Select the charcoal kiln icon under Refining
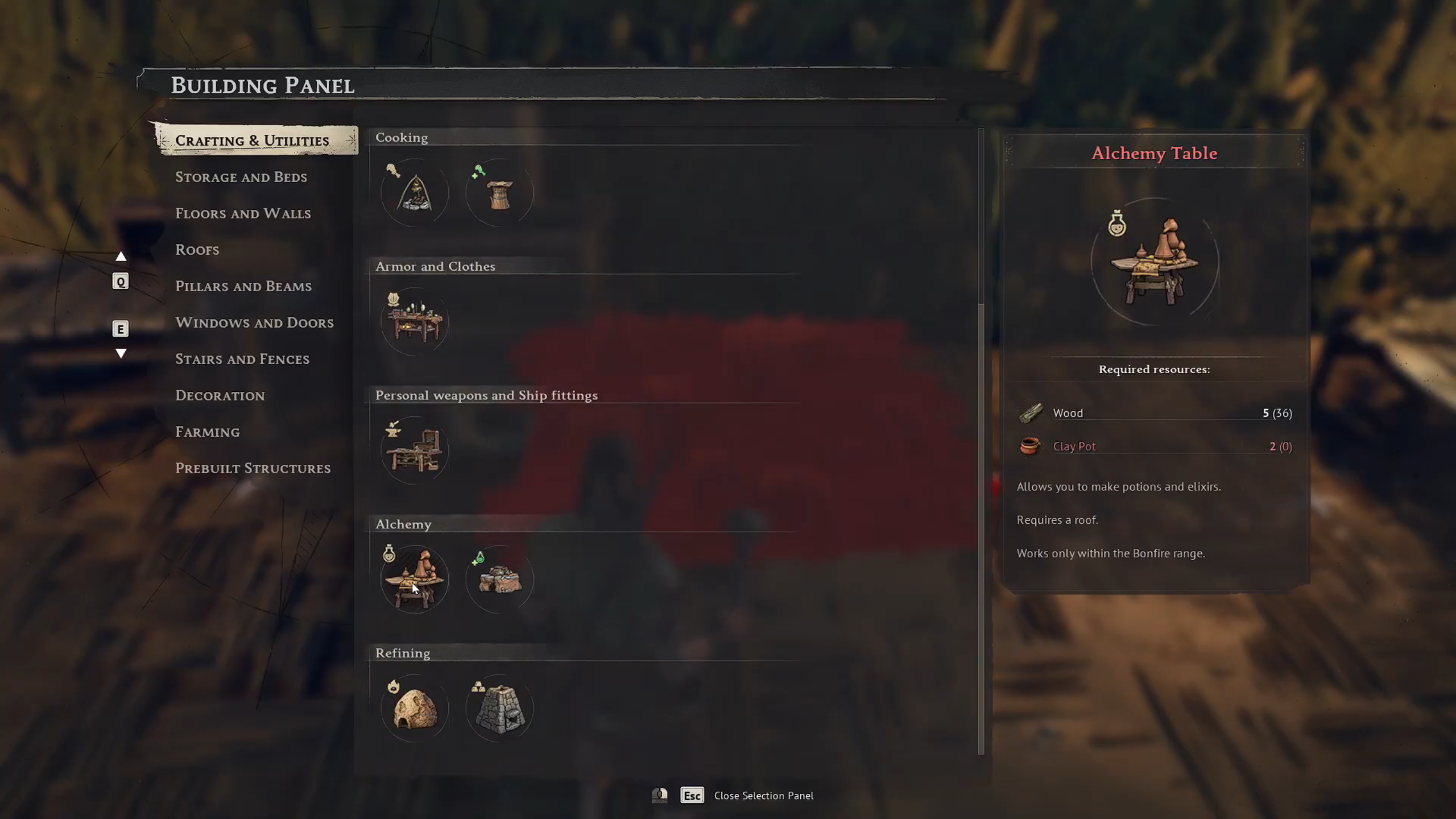1456x819 pixels. [414, 707]
